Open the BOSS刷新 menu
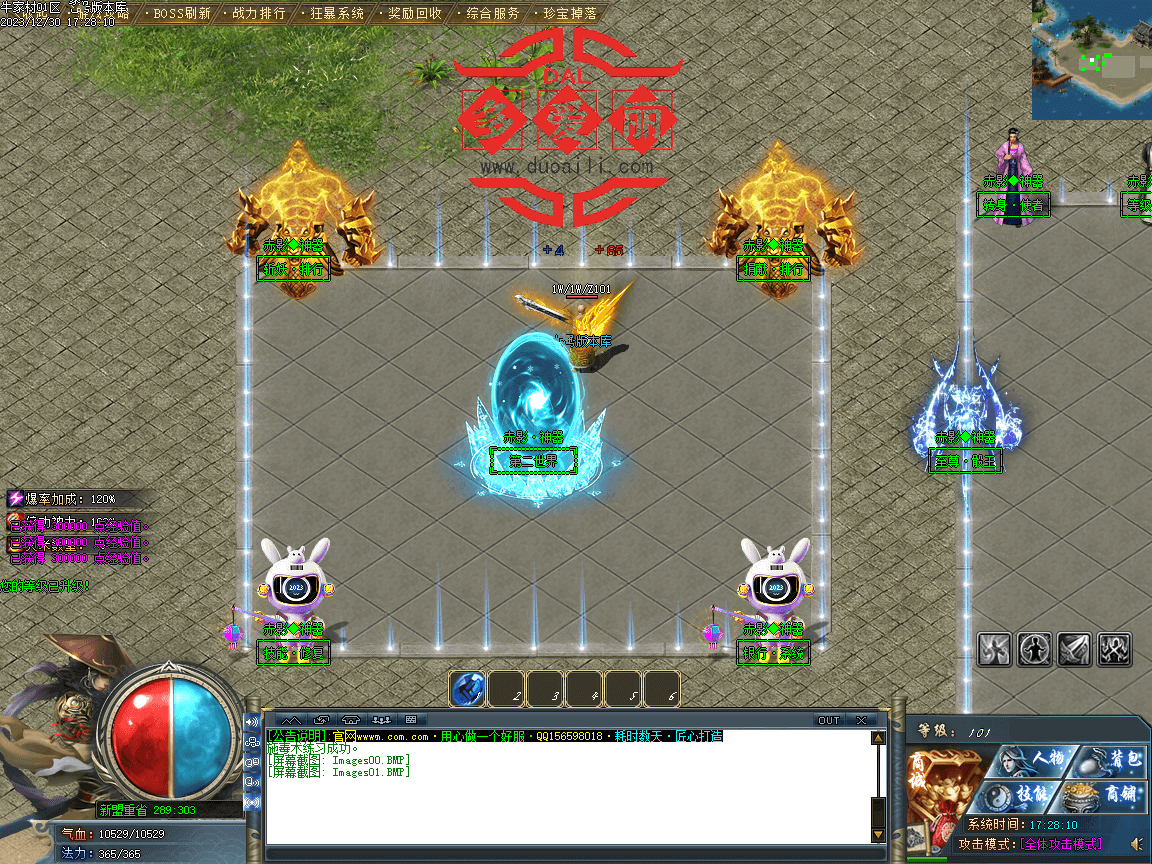1152x864 pixels. [181, 14]
